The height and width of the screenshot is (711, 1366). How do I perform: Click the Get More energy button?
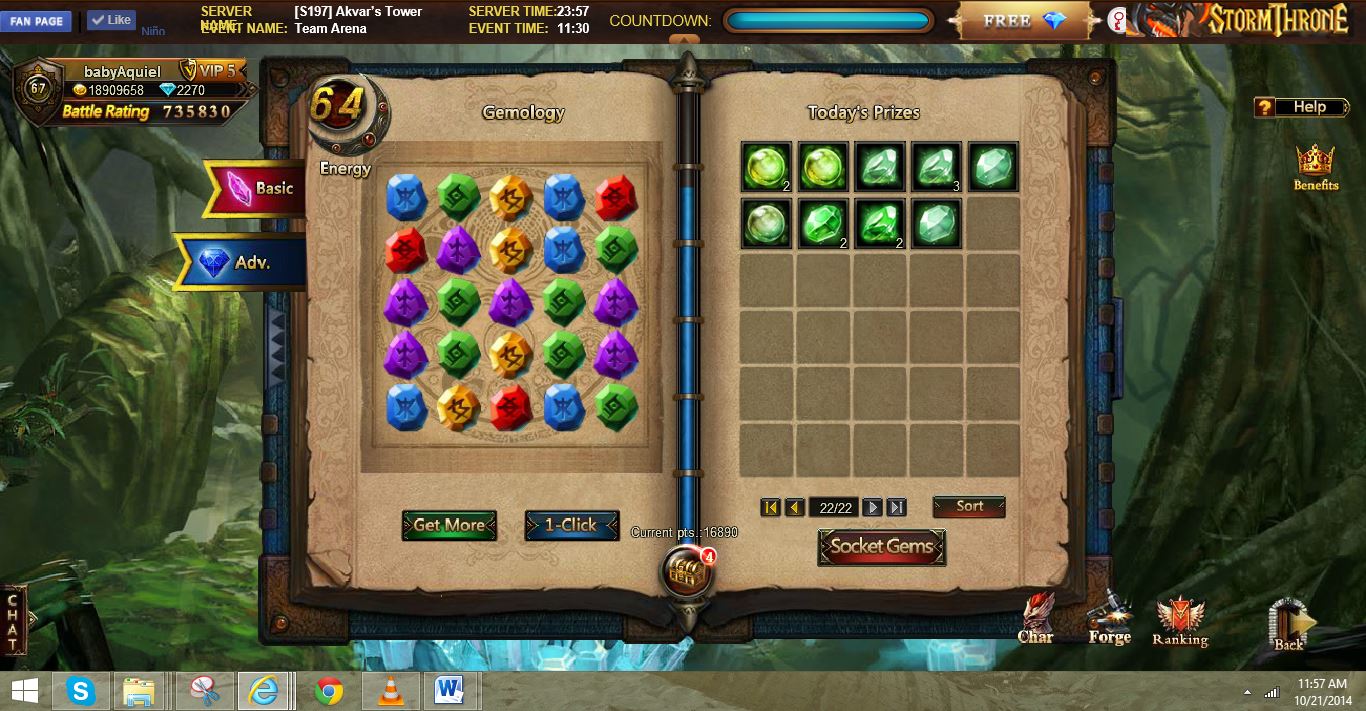(449, 525)
